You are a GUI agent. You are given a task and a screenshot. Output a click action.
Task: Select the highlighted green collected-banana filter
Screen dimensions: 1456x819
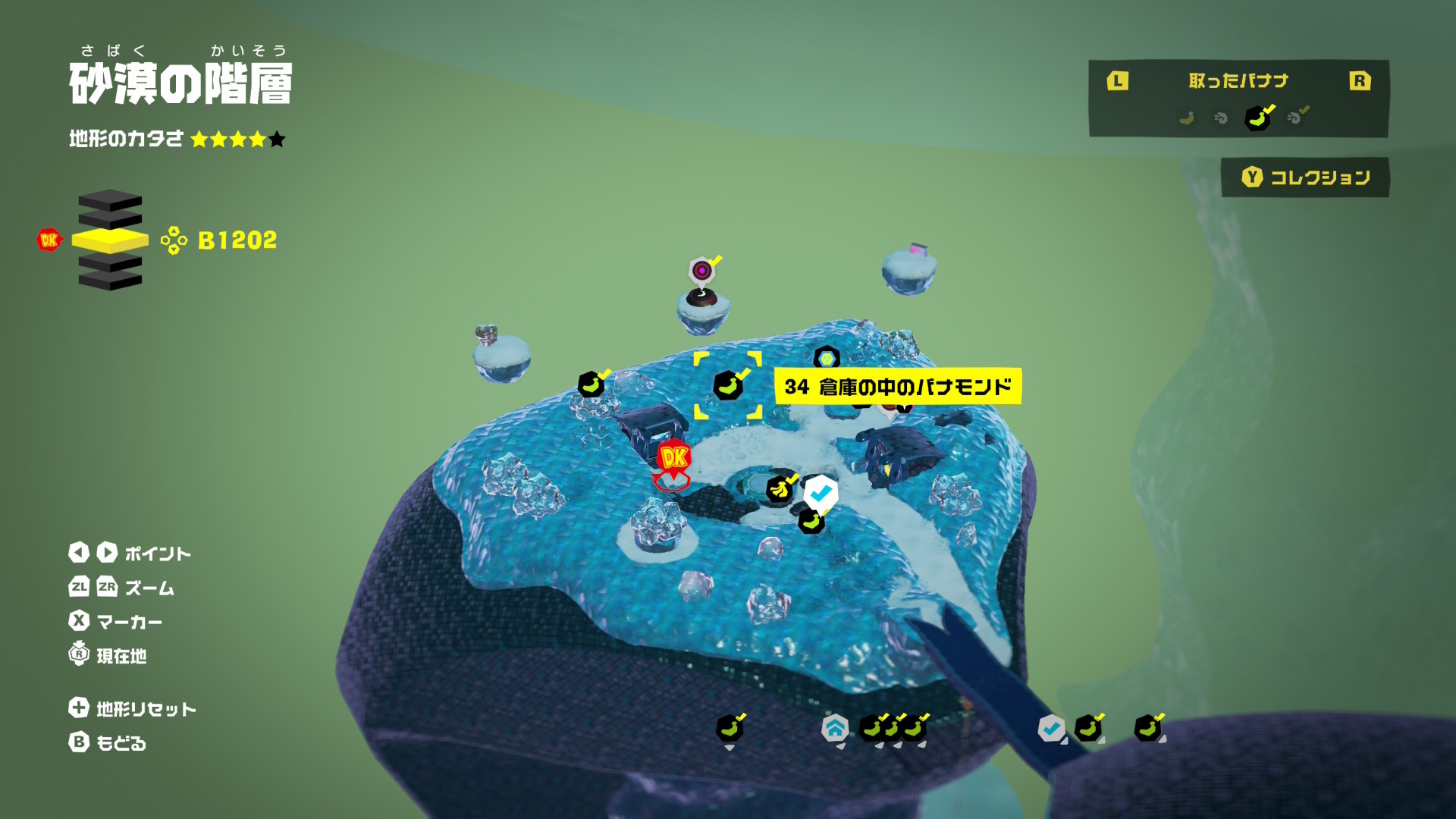point(1257,118)
